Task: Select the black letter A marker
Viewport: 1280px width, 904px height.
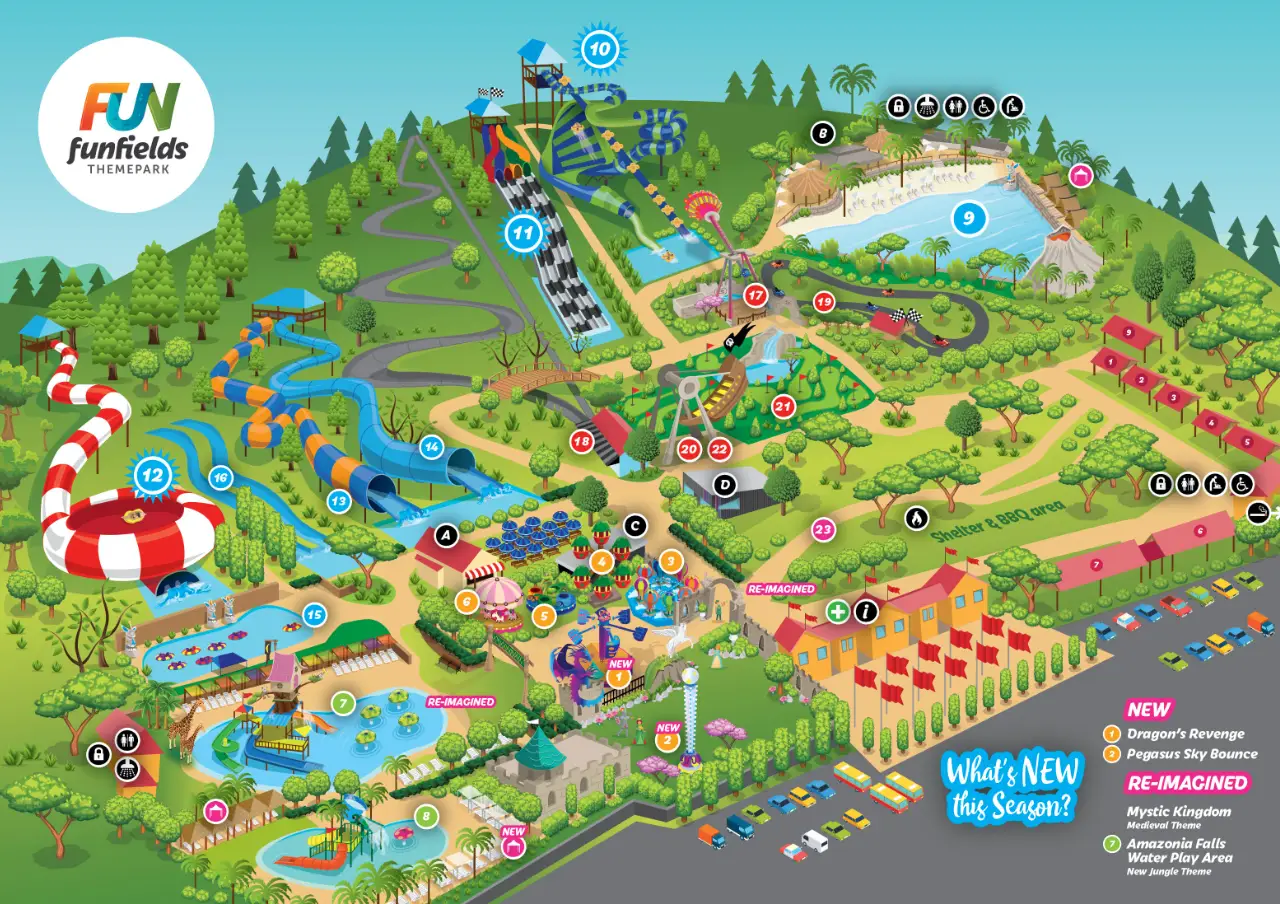Action: click(x=447, y=537)
